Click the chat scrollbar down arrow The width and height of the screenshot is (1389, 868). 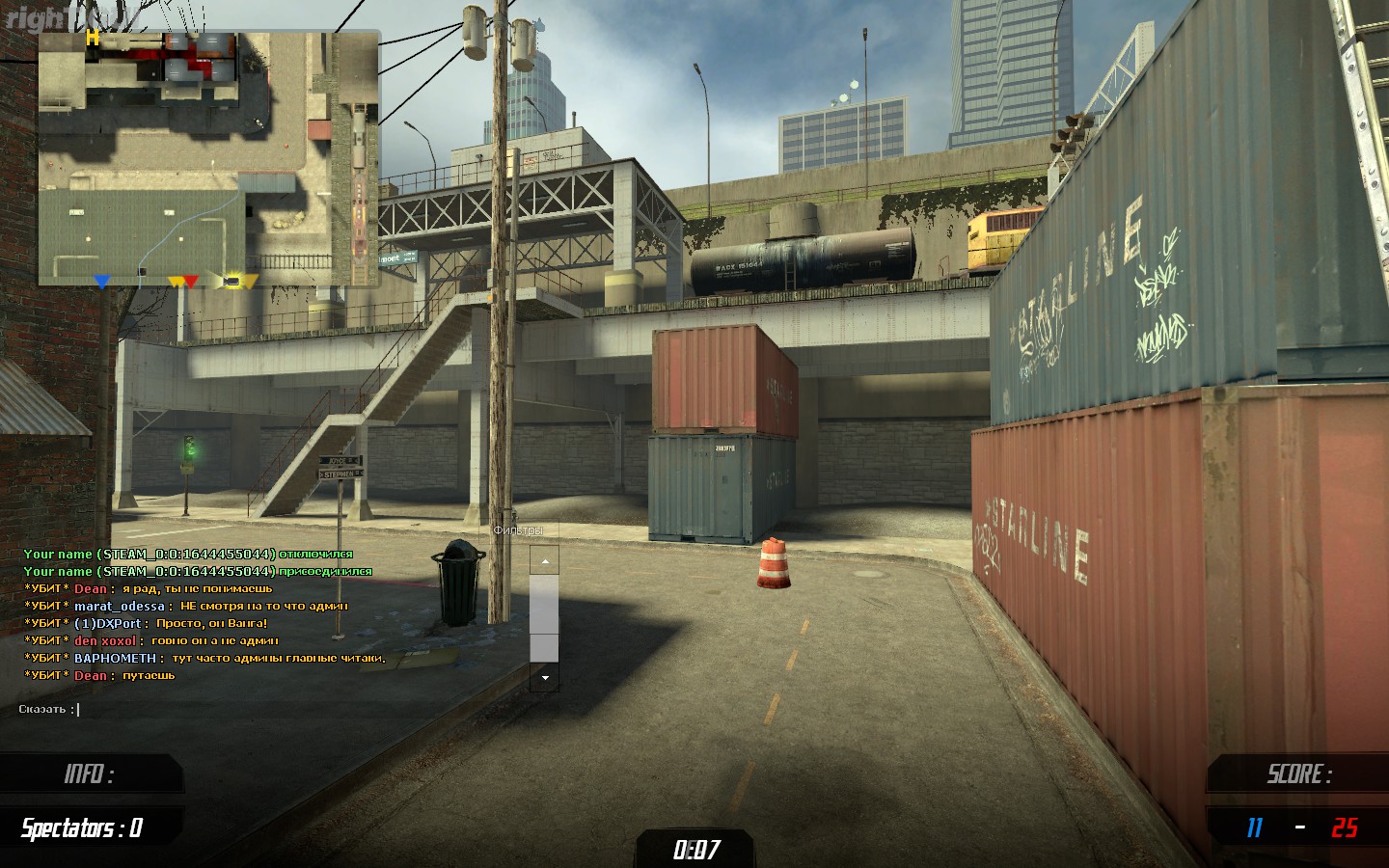coord(544,678)
